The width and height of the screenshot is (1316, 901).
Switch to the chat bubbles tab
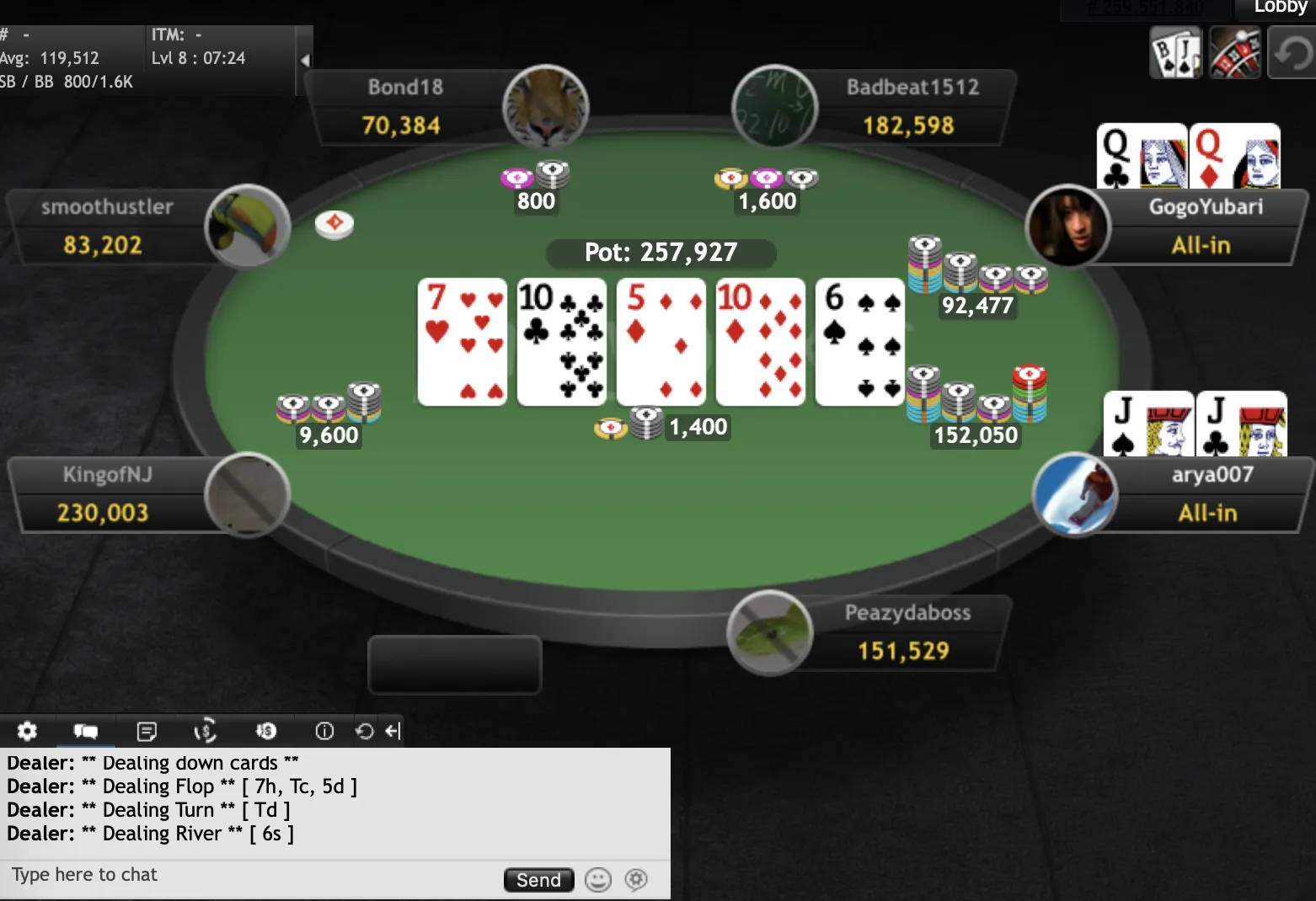click(x=86, y=731)
